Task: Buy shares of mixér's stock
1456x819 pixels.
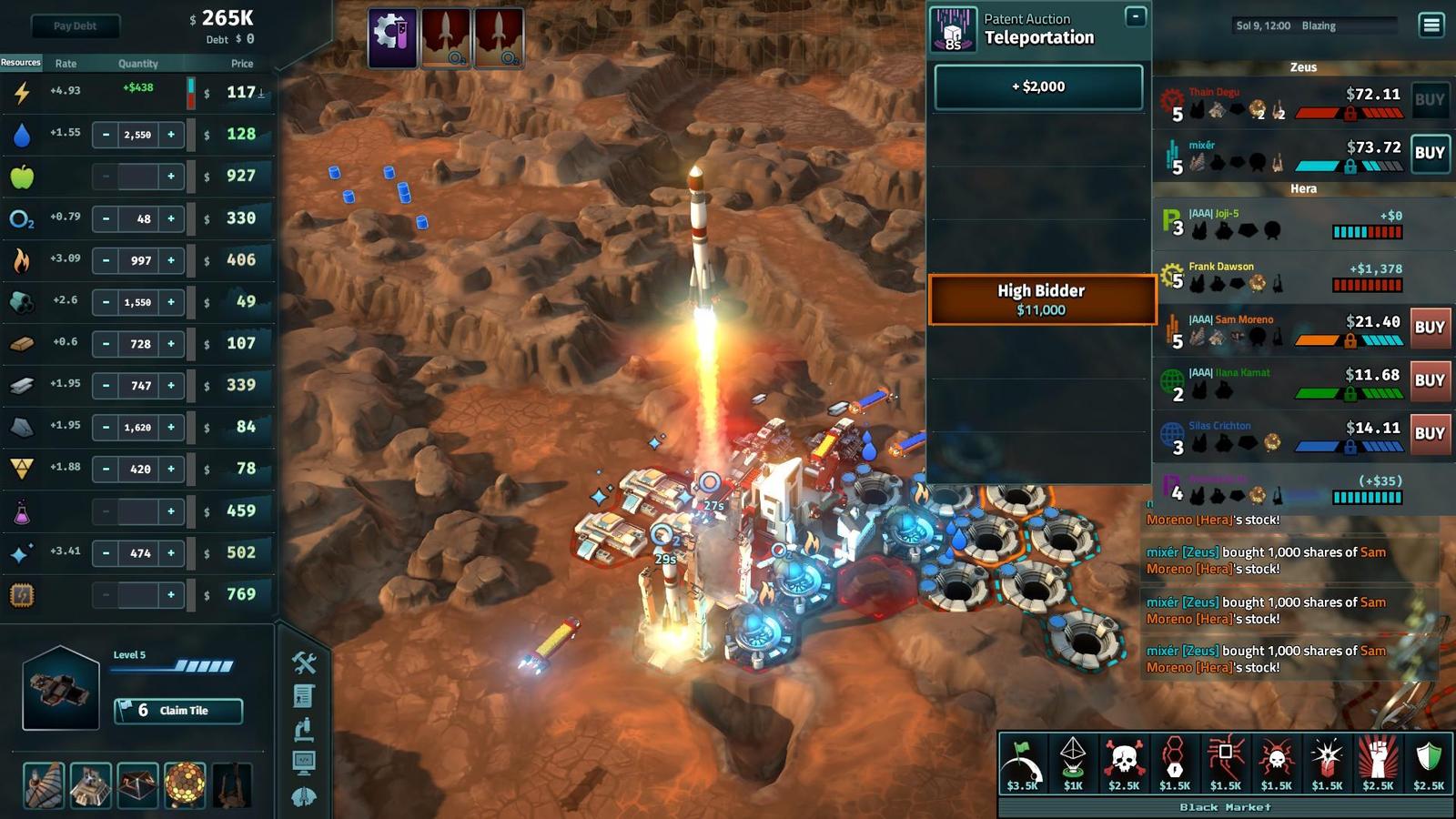Action: [1429, 153]
